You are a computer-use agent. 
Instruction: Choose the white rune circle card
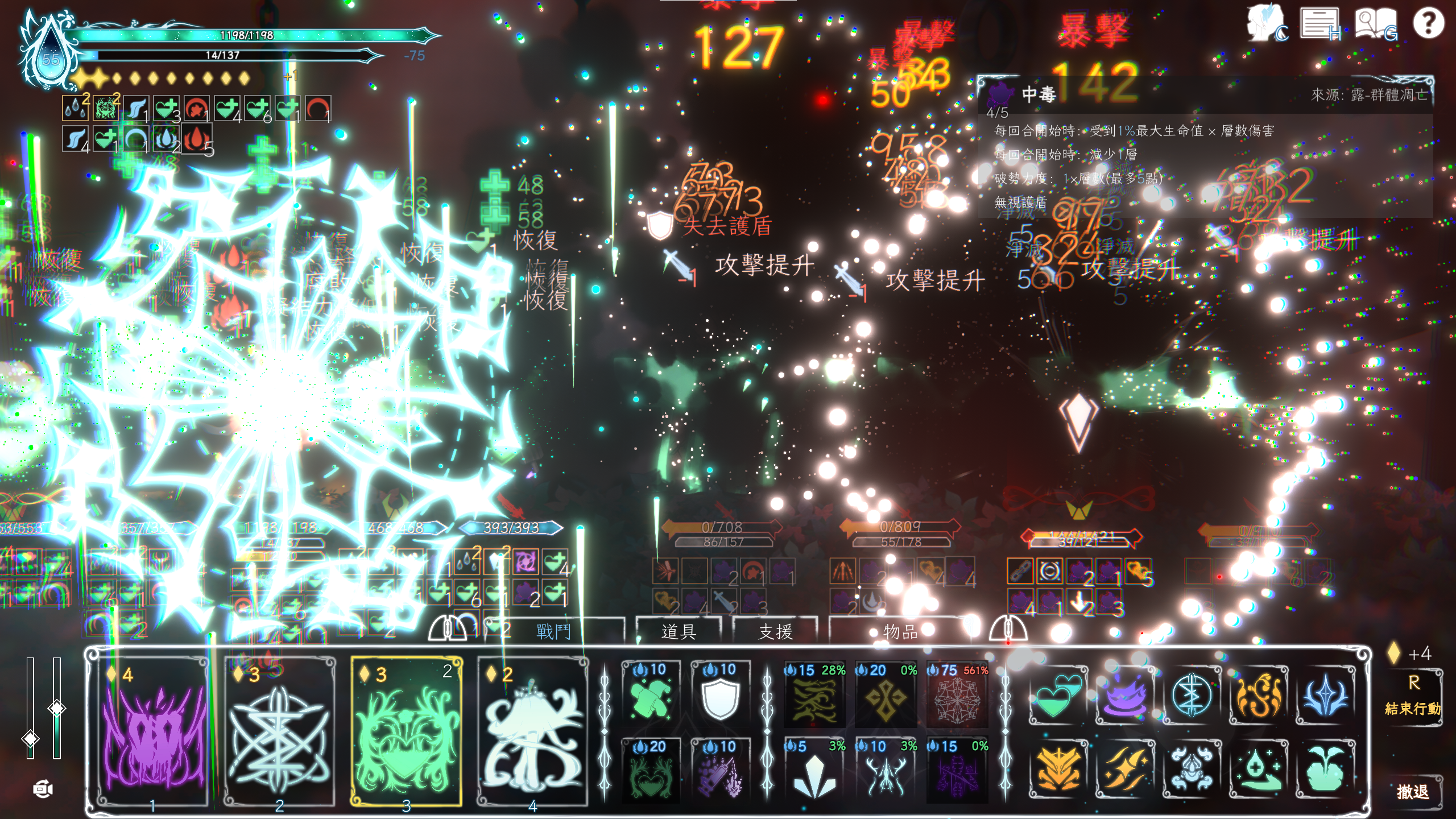tap(279, 731)
